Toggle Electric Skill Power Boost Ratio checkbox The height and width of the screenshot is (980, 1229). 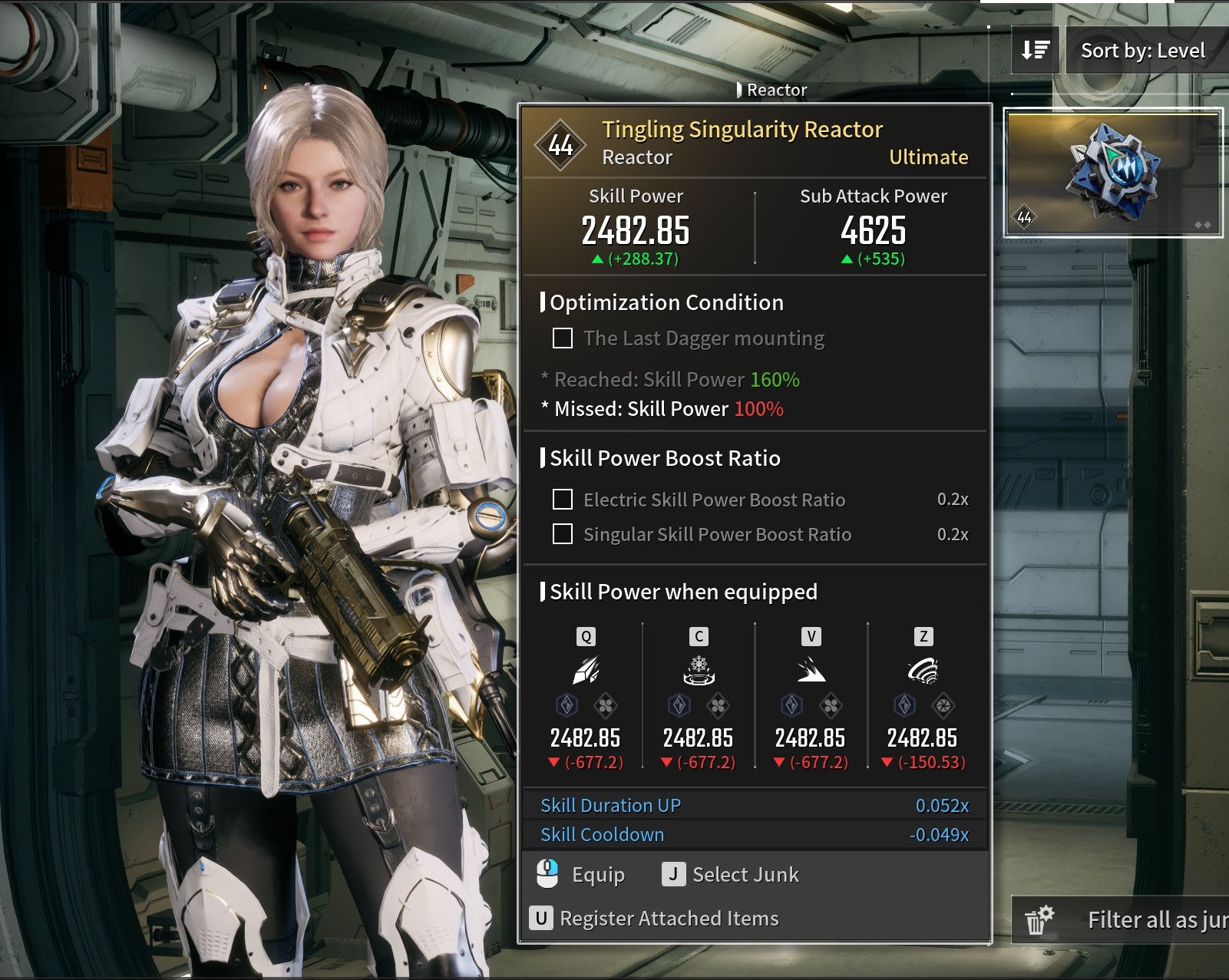[x=563, y=500]
